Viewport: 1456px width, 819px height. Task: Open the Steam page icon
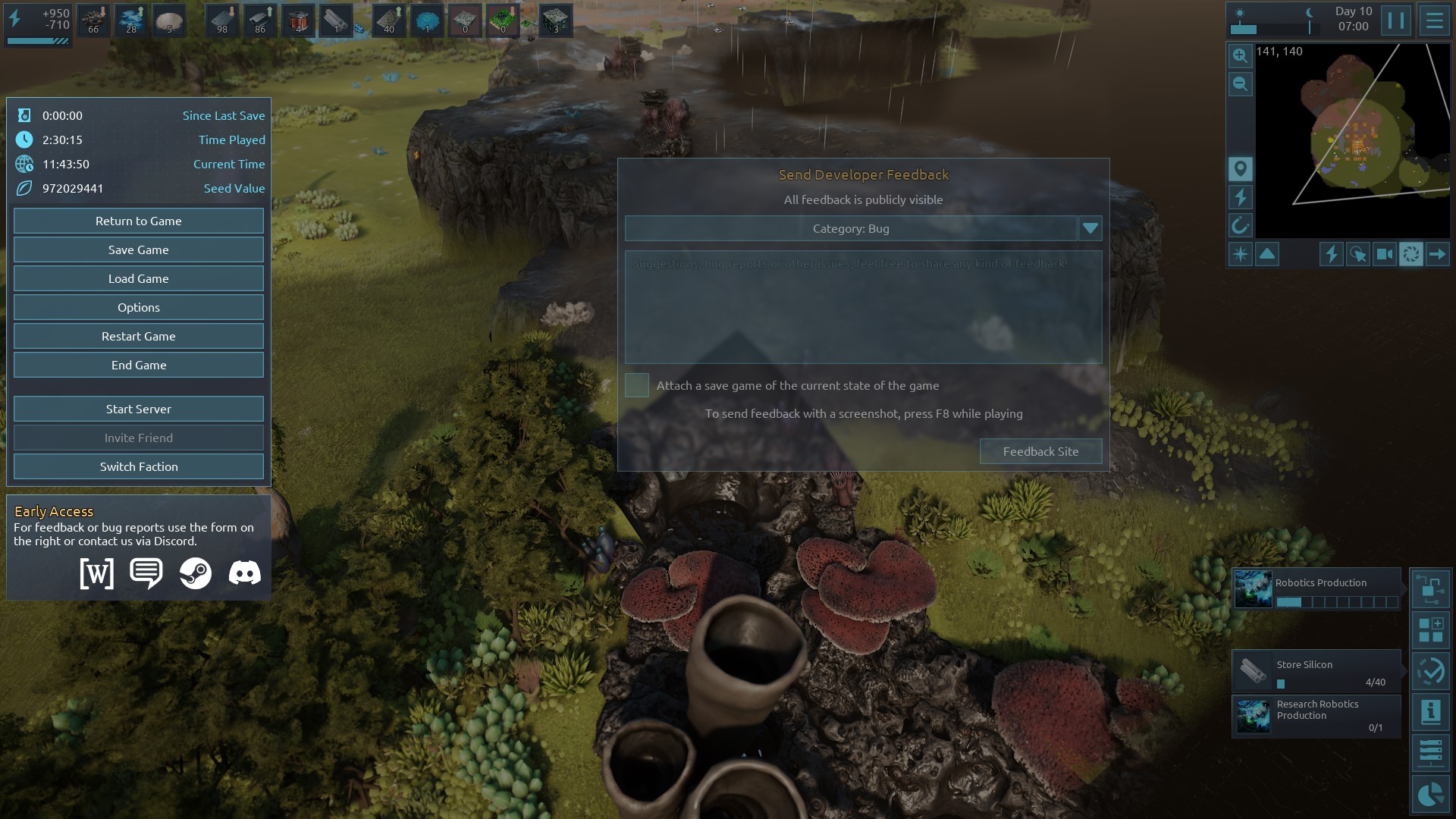[196, 573]
